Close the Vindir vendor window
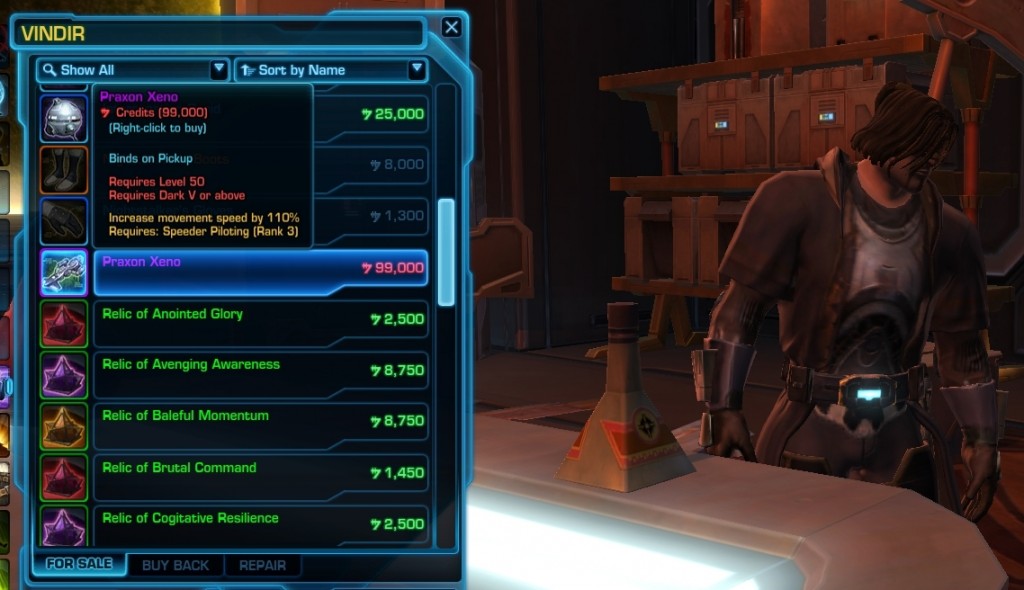This screenshot has width=1024, height=590. [x=451, y=27]
